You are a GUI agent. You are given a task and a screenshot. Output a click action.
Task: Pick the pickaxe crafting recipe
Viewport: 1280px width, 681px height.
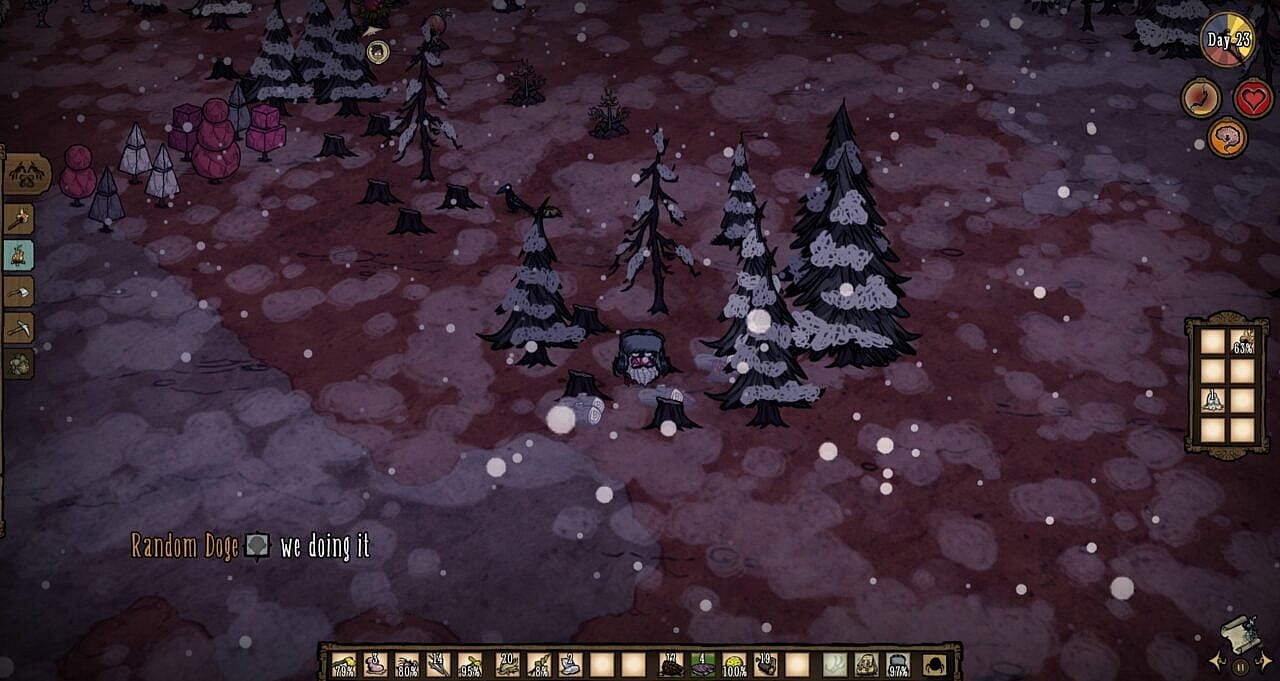pyautogui.click(x=19, y=327)
